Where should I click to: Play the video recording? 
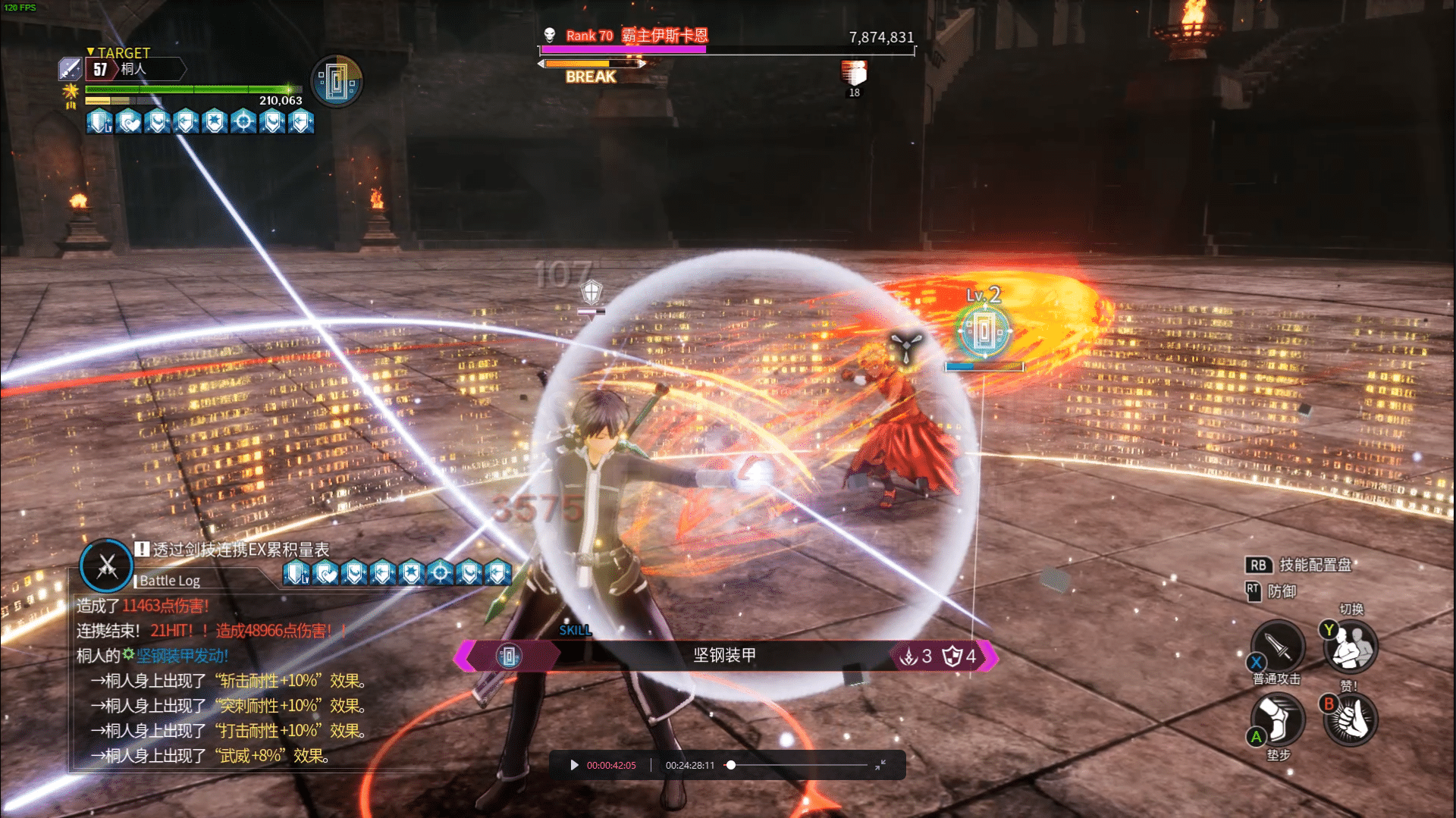574,765
